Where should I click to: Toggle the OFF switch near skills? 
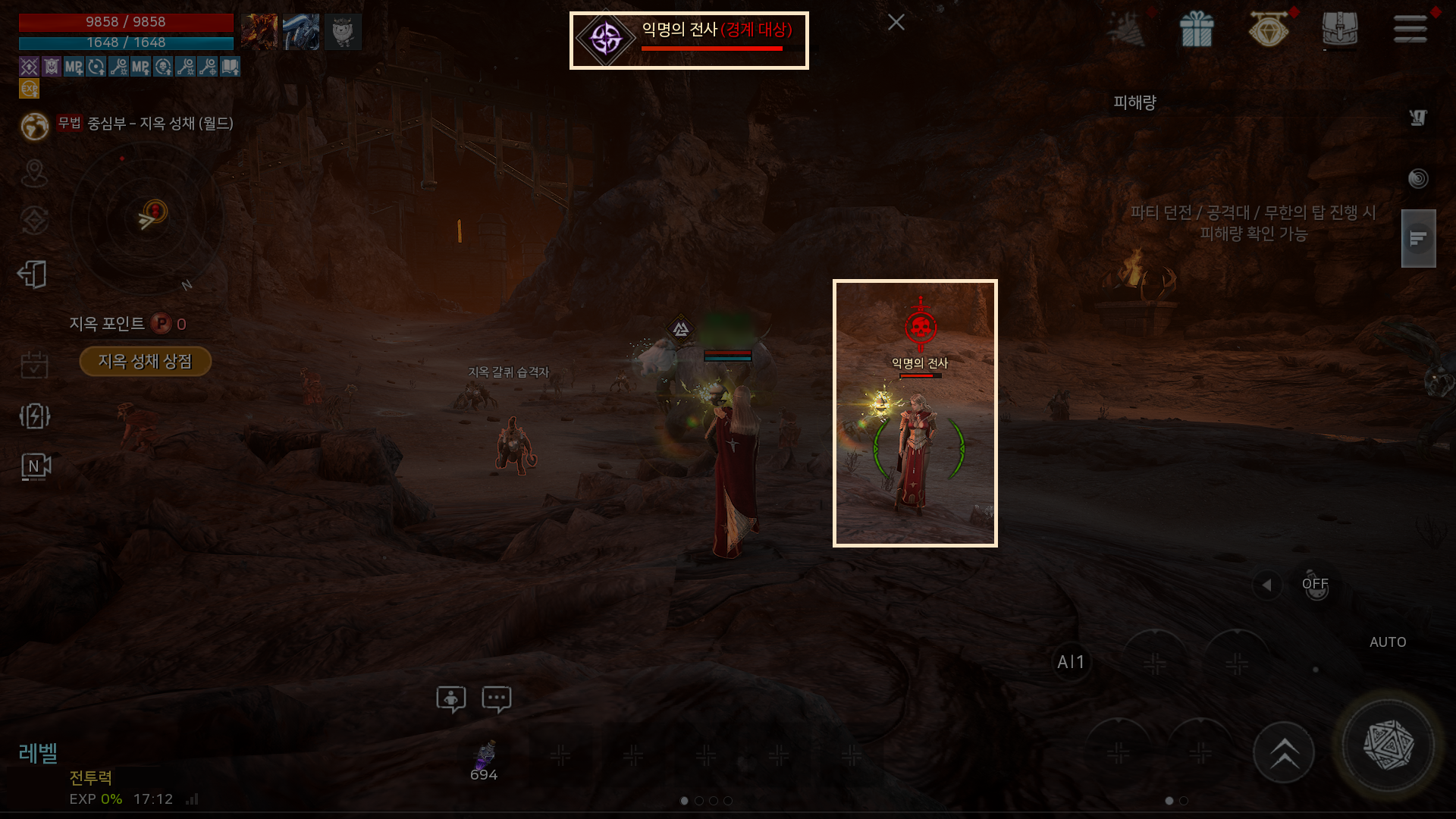(1316, 585)
